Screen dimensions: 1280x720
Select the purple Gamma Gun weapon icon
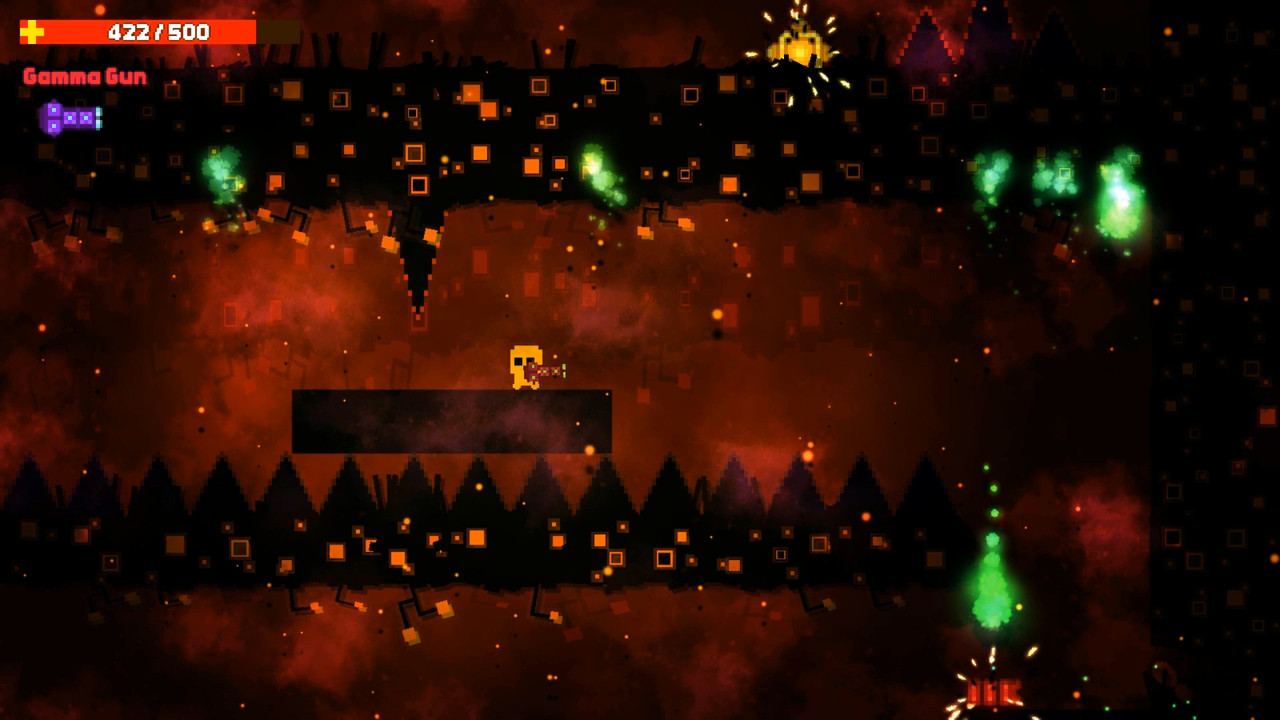(x=70, y=118)
